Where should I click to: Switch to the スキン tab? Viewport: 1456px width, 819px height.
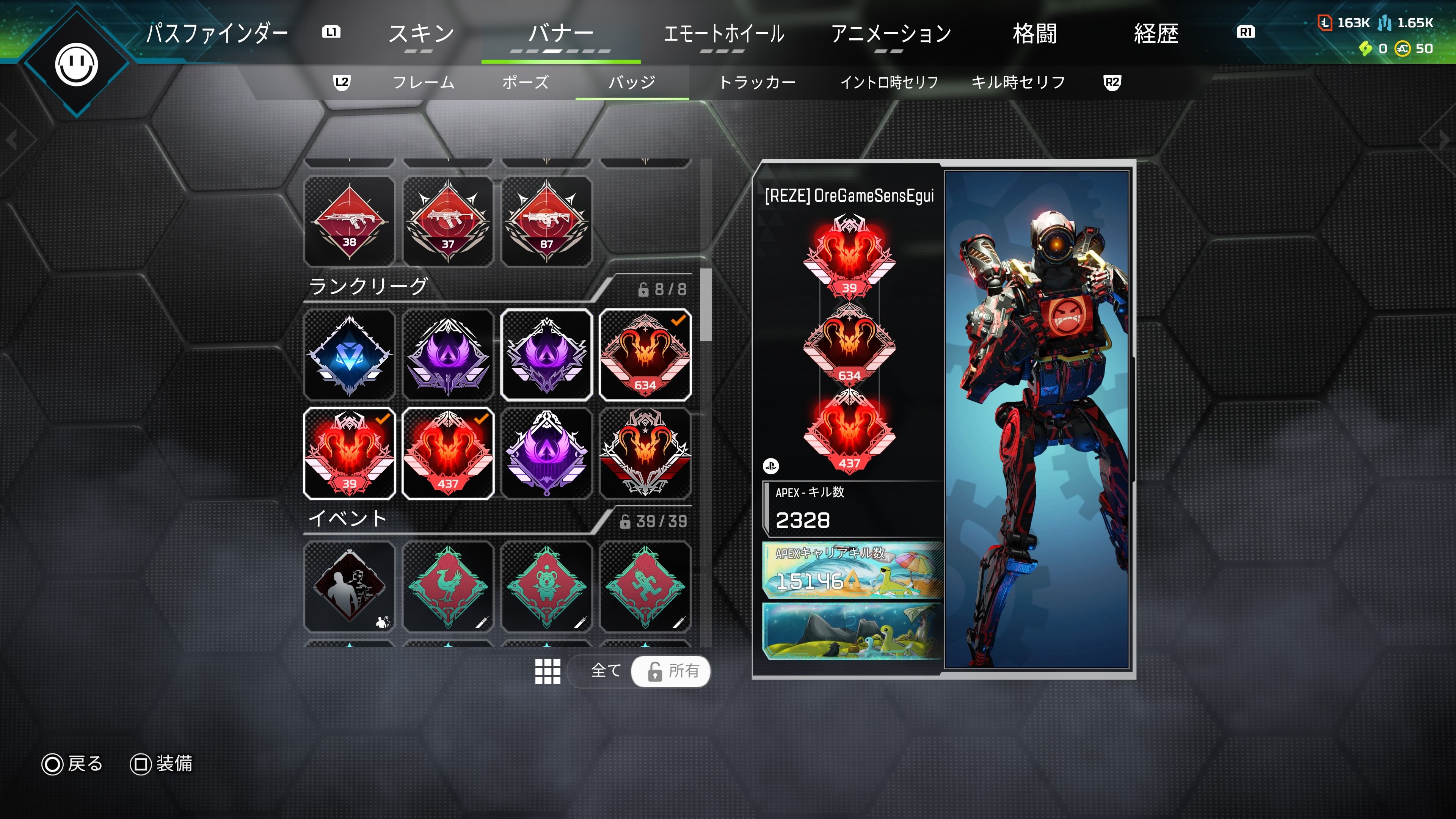(421, 34)
